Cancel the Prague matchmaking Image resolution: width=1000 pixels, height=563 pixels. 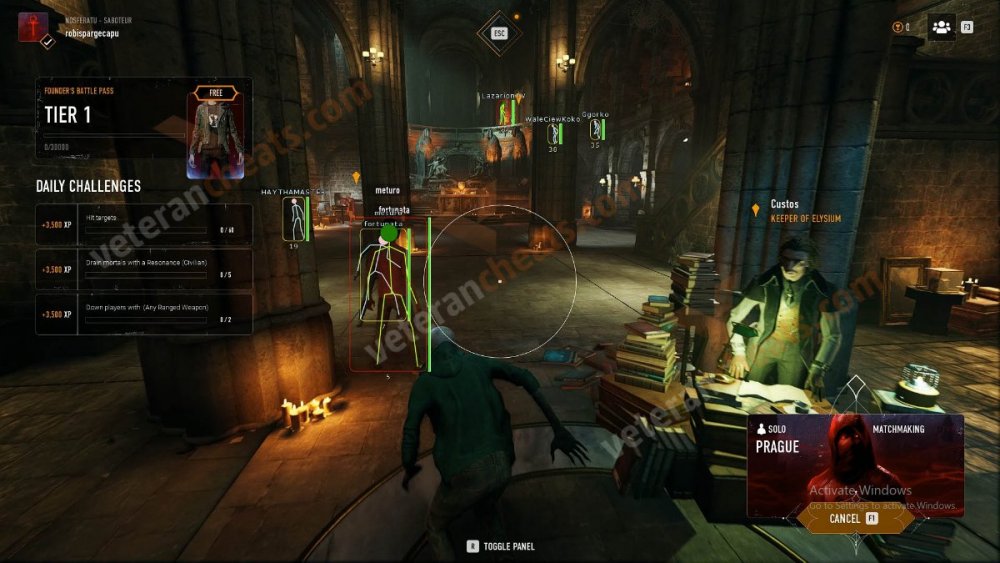(x=853, y=519)
